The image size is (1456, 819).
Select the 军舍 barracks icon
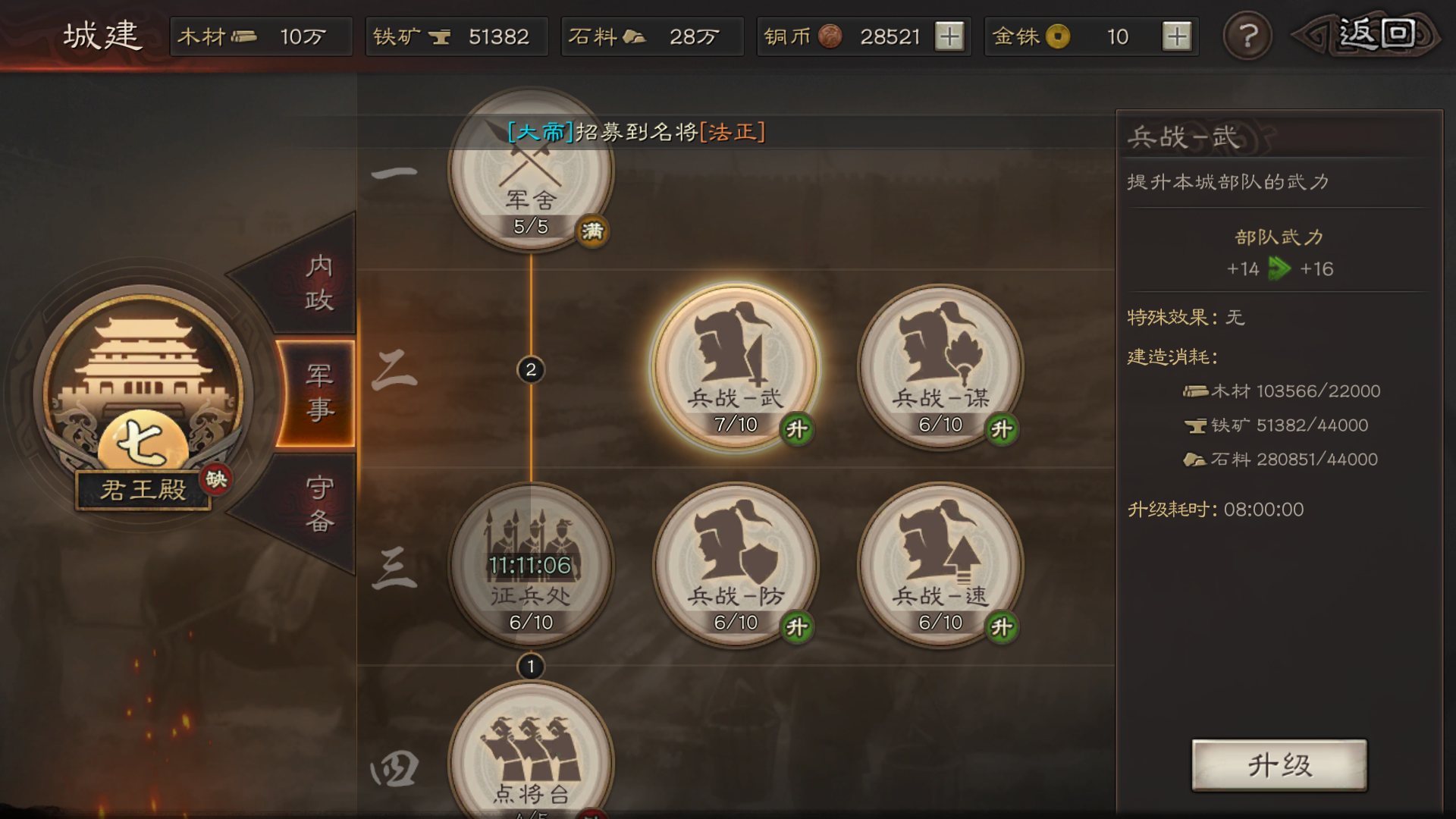tap(531, 174)
